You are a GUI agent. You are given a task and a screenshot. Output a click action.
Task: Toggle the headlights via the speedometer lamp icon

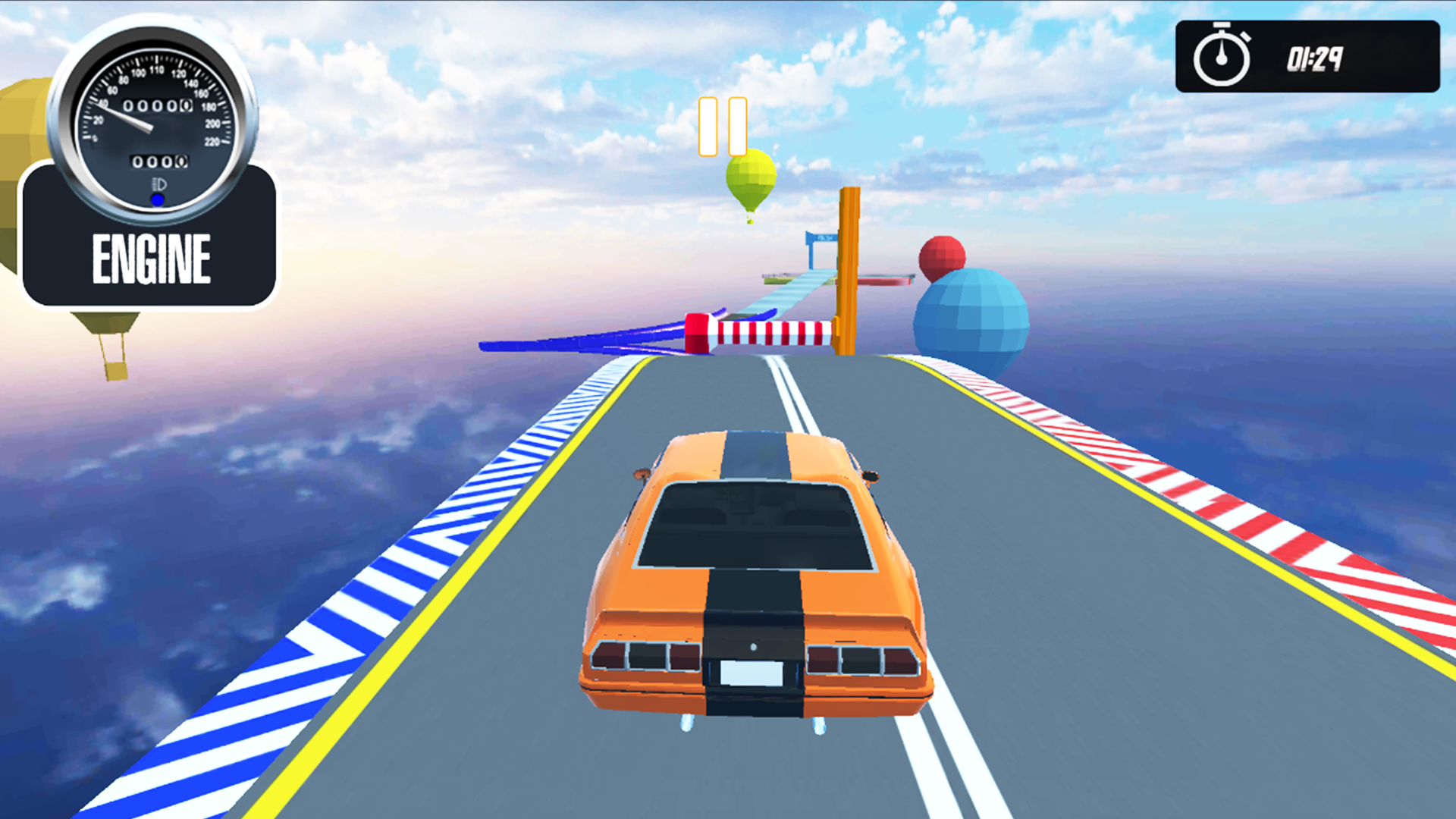pyautogui.click(x=160, y=182)
